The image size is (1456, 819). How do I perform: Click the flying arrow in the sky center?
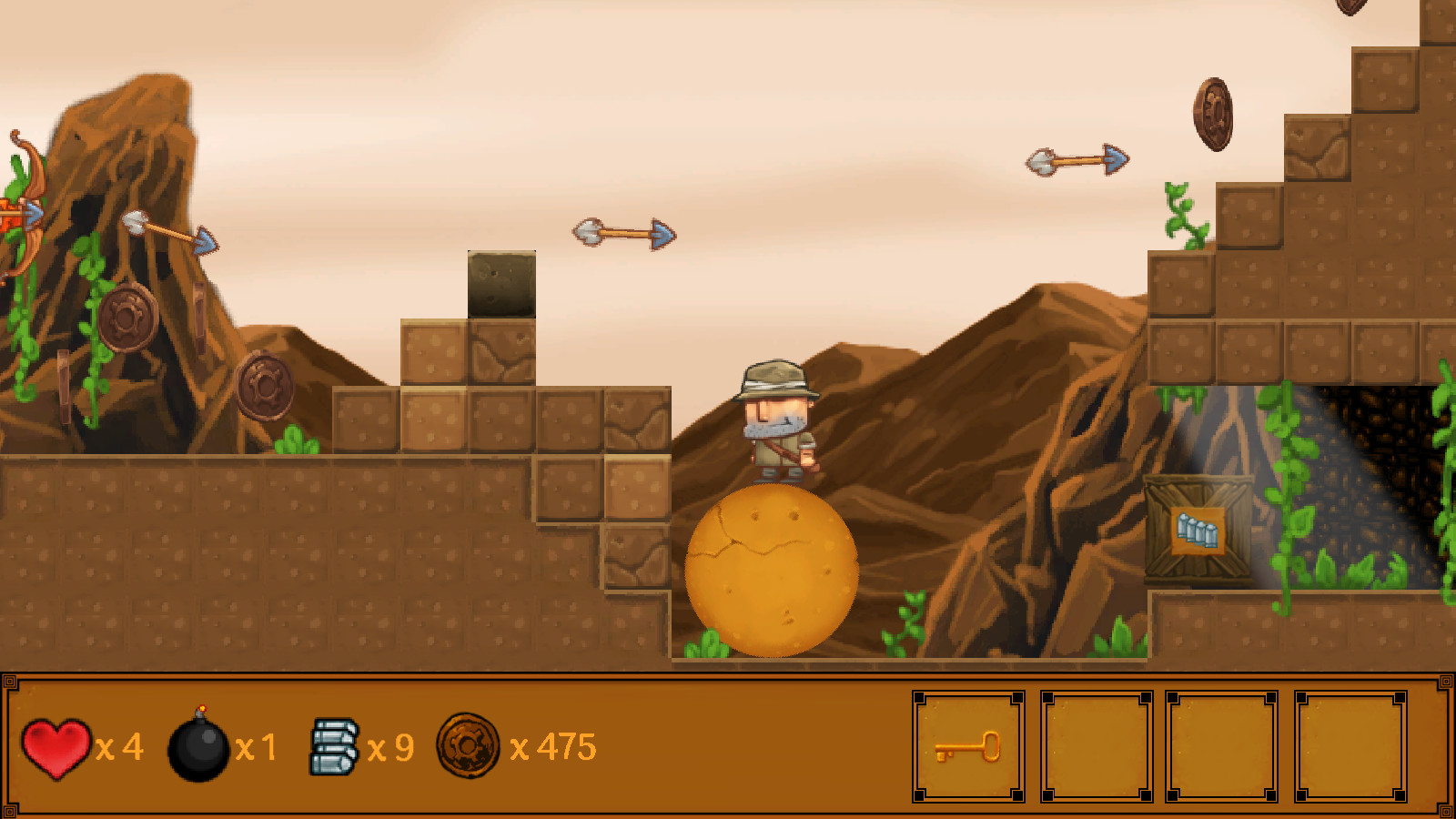pos(622,233)
